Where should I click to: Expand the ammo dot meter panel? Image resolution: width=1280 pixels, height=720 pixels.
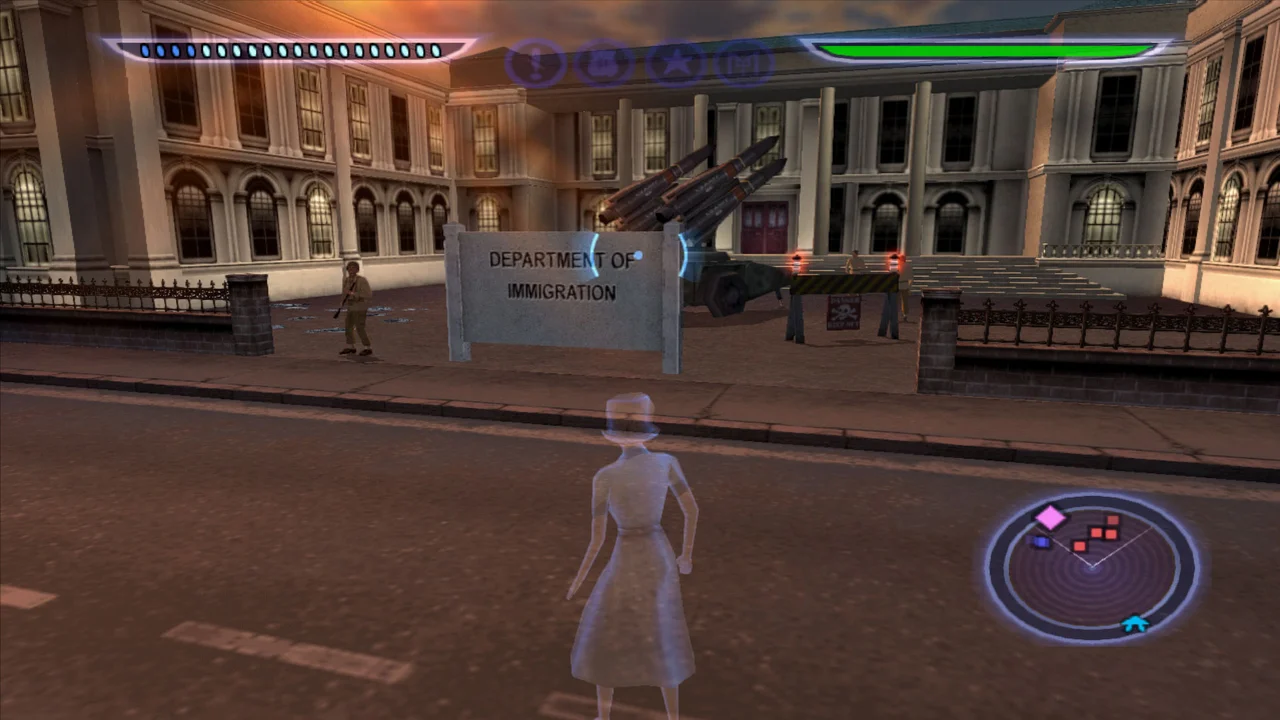290,50
